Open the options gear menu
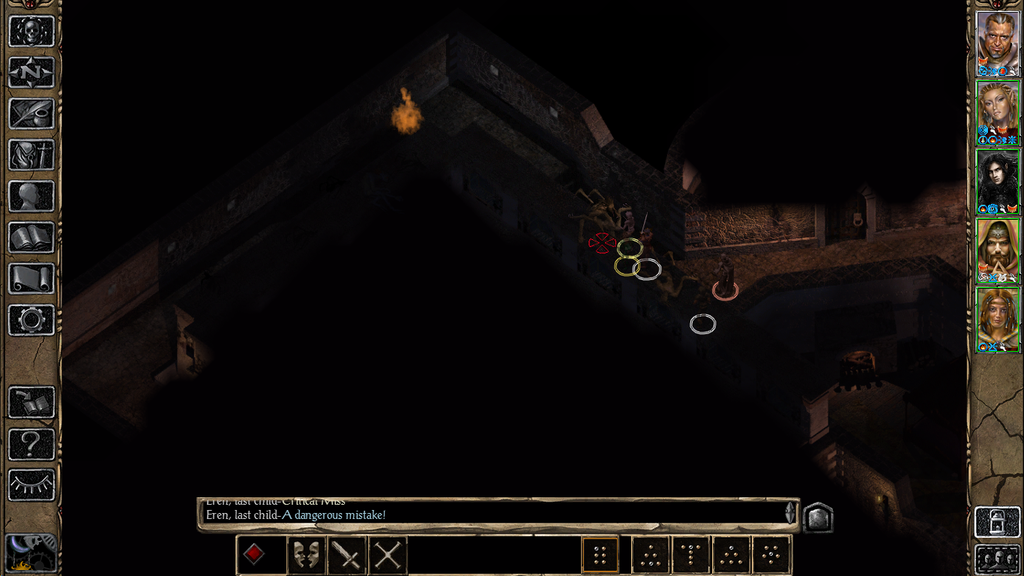 (31, 320)
